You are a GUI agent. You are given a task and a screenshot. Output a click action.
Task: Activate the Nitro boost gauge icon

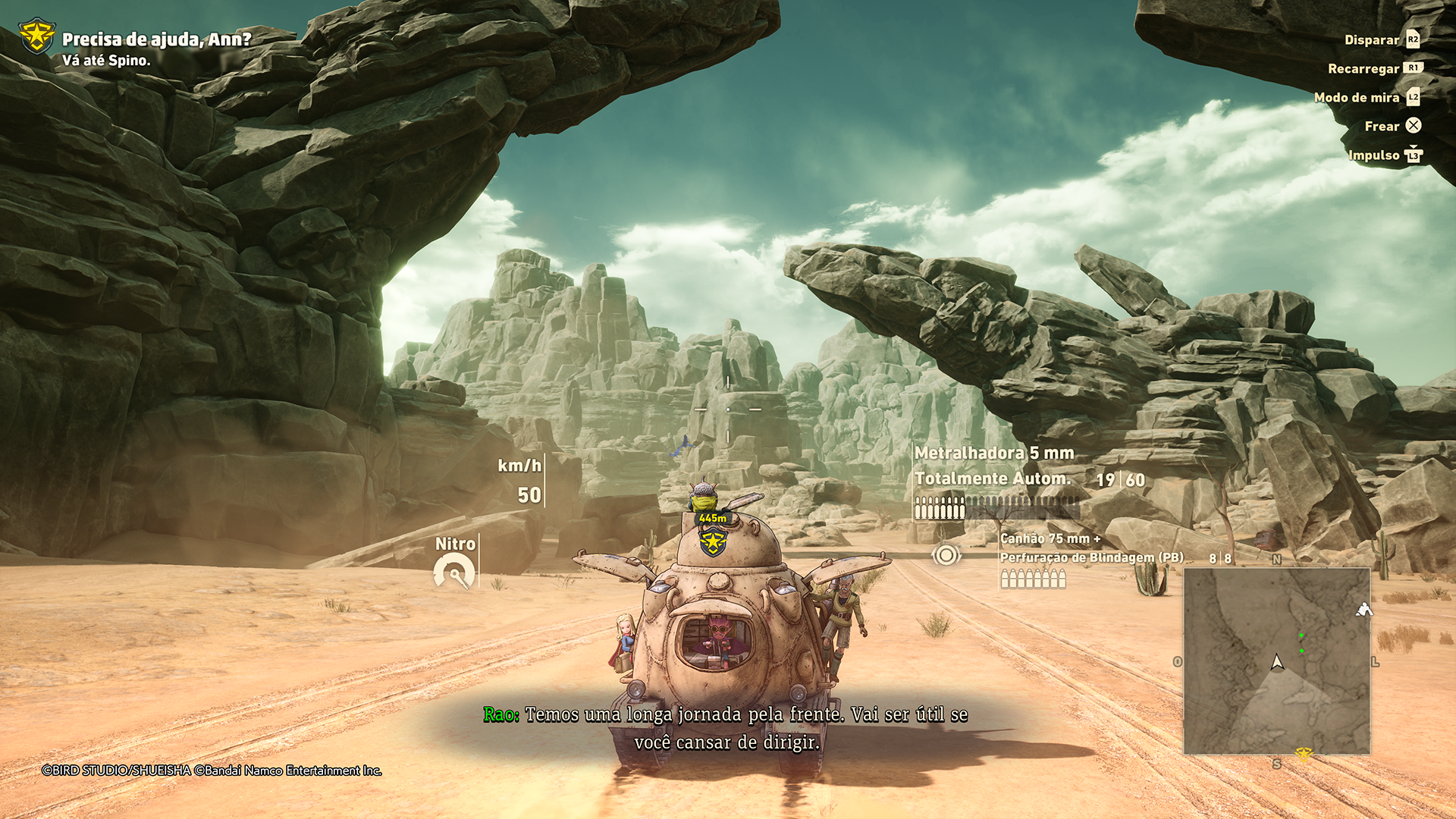click(454, 573)
